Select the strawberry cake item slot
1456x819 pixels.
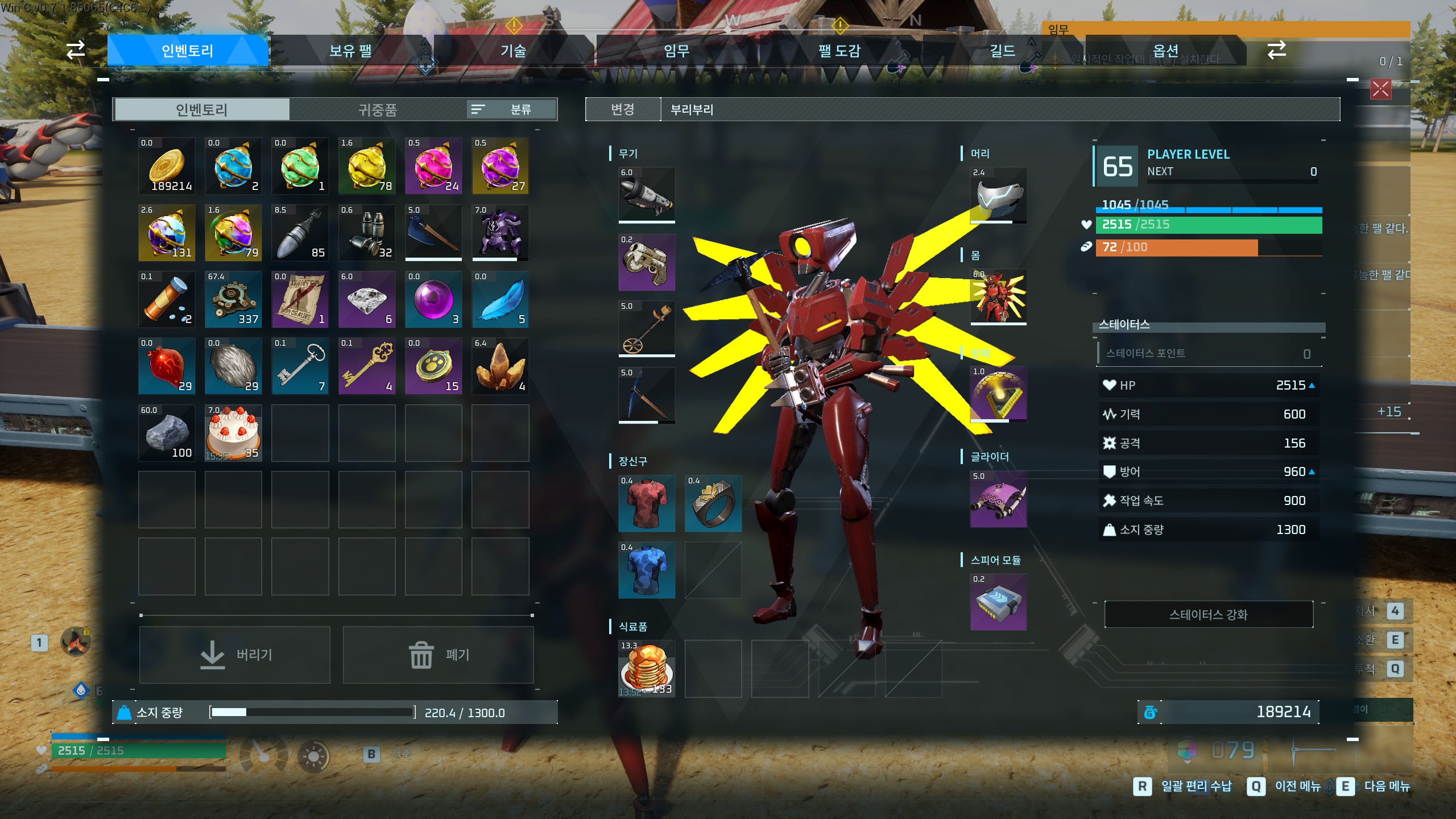pyautogui.click(x=233, y=433)
